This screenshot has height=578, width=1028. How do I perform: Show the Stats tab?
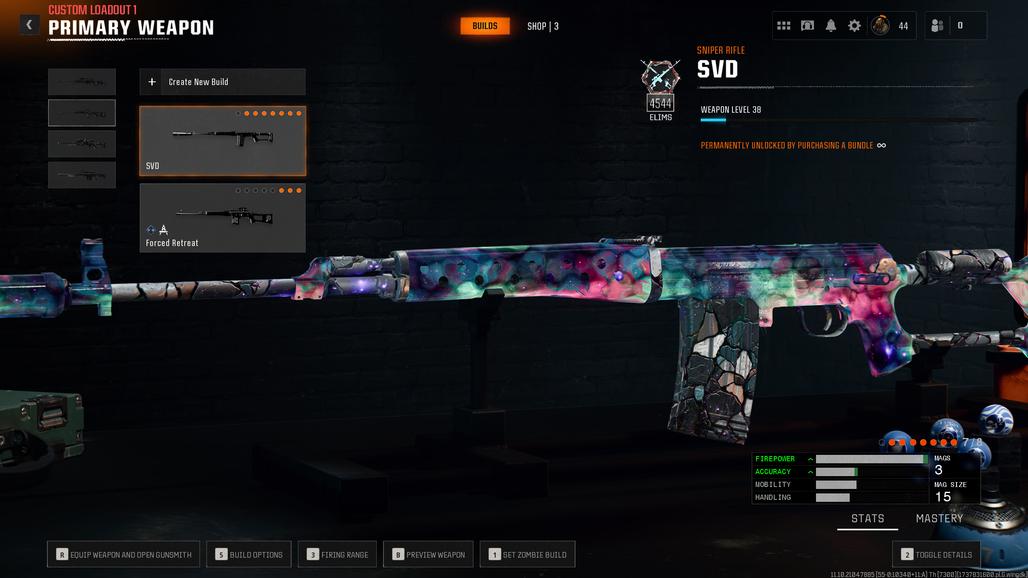click(x=867, y=519)
